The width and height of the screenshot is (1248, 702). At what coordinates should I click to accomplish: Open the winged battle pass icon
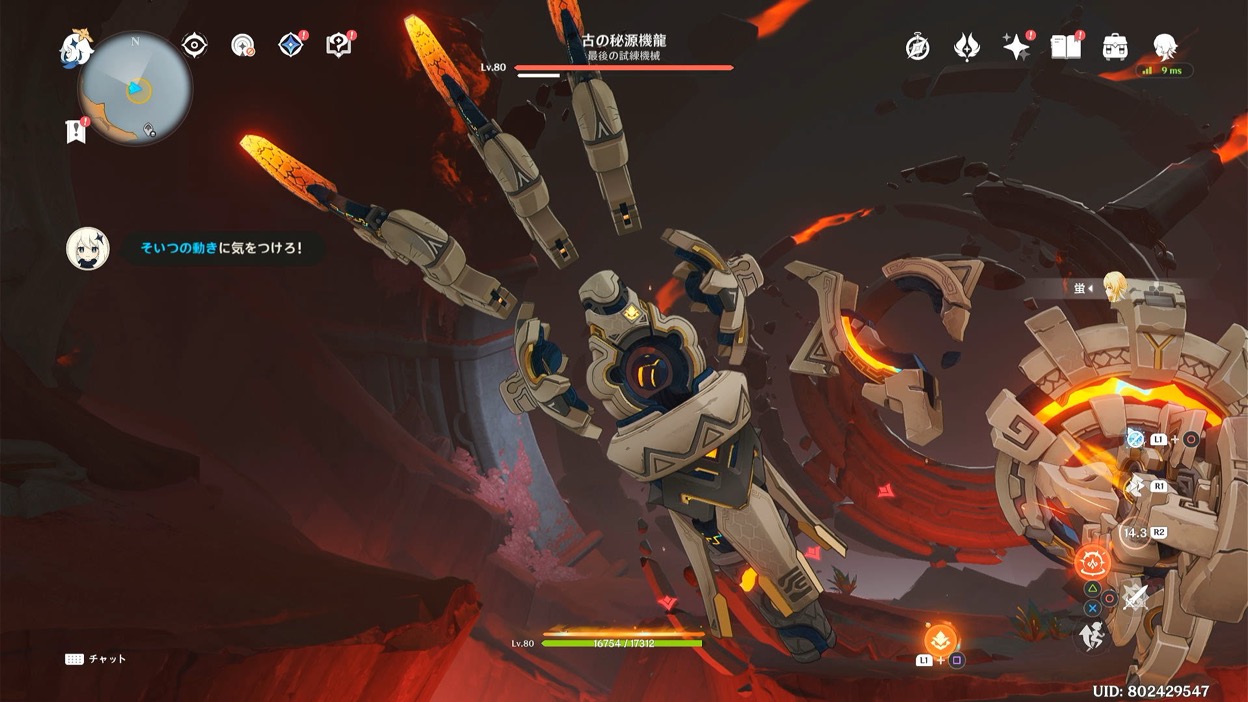[x=966, y=47]
